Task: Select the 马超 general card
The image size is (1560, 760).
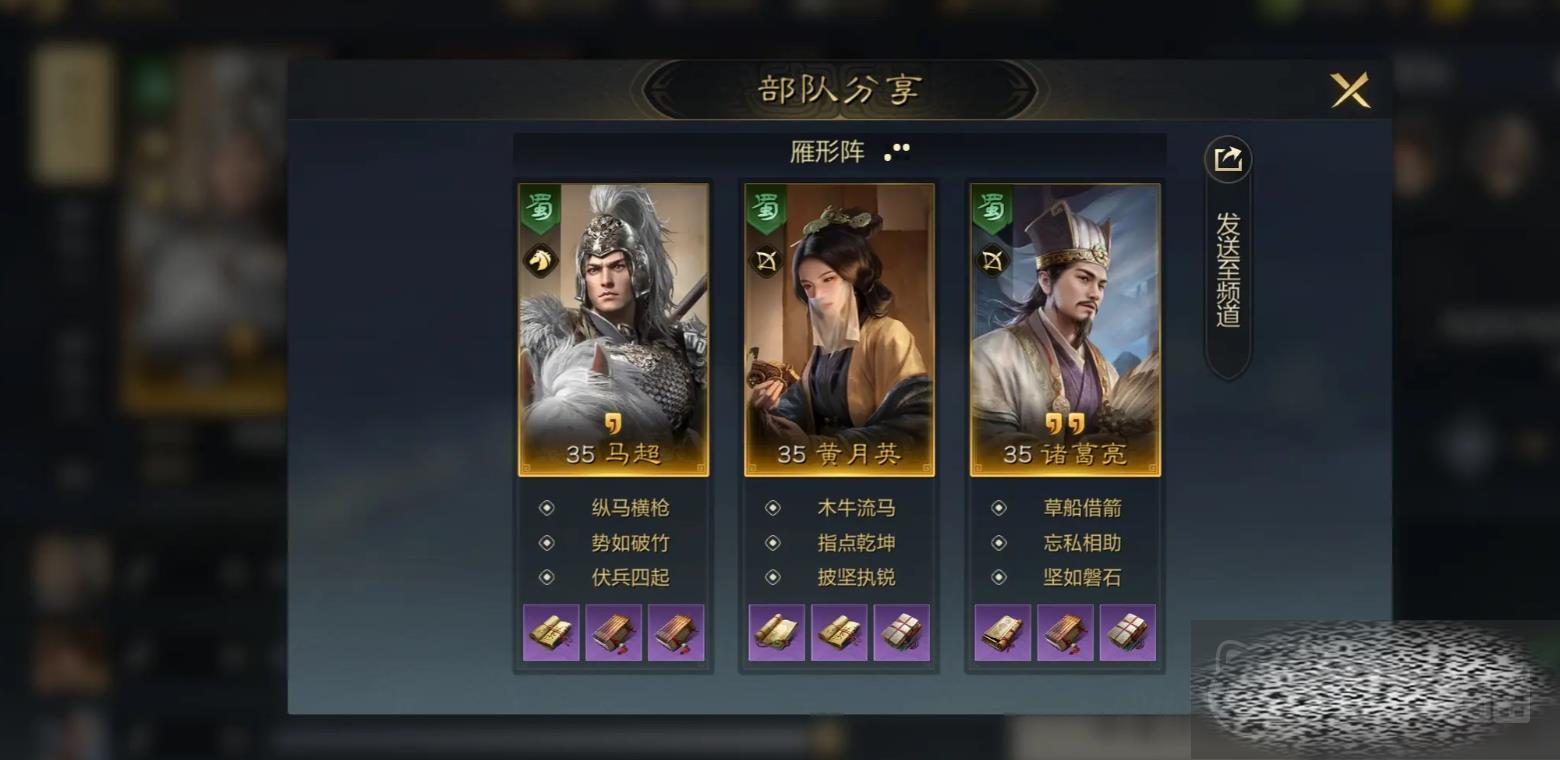Action: (613, 329)
